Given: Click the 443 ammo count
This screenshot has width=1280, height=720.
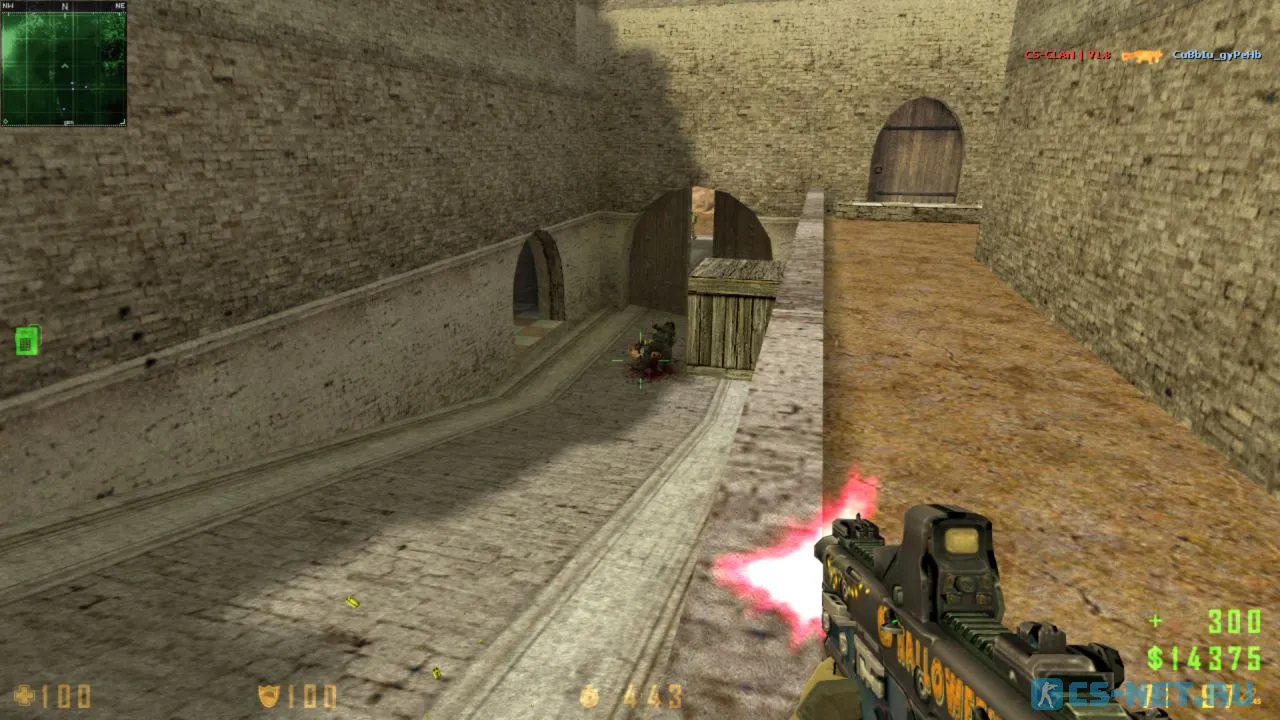Looking at the screenshot, I should pos(654,695).
